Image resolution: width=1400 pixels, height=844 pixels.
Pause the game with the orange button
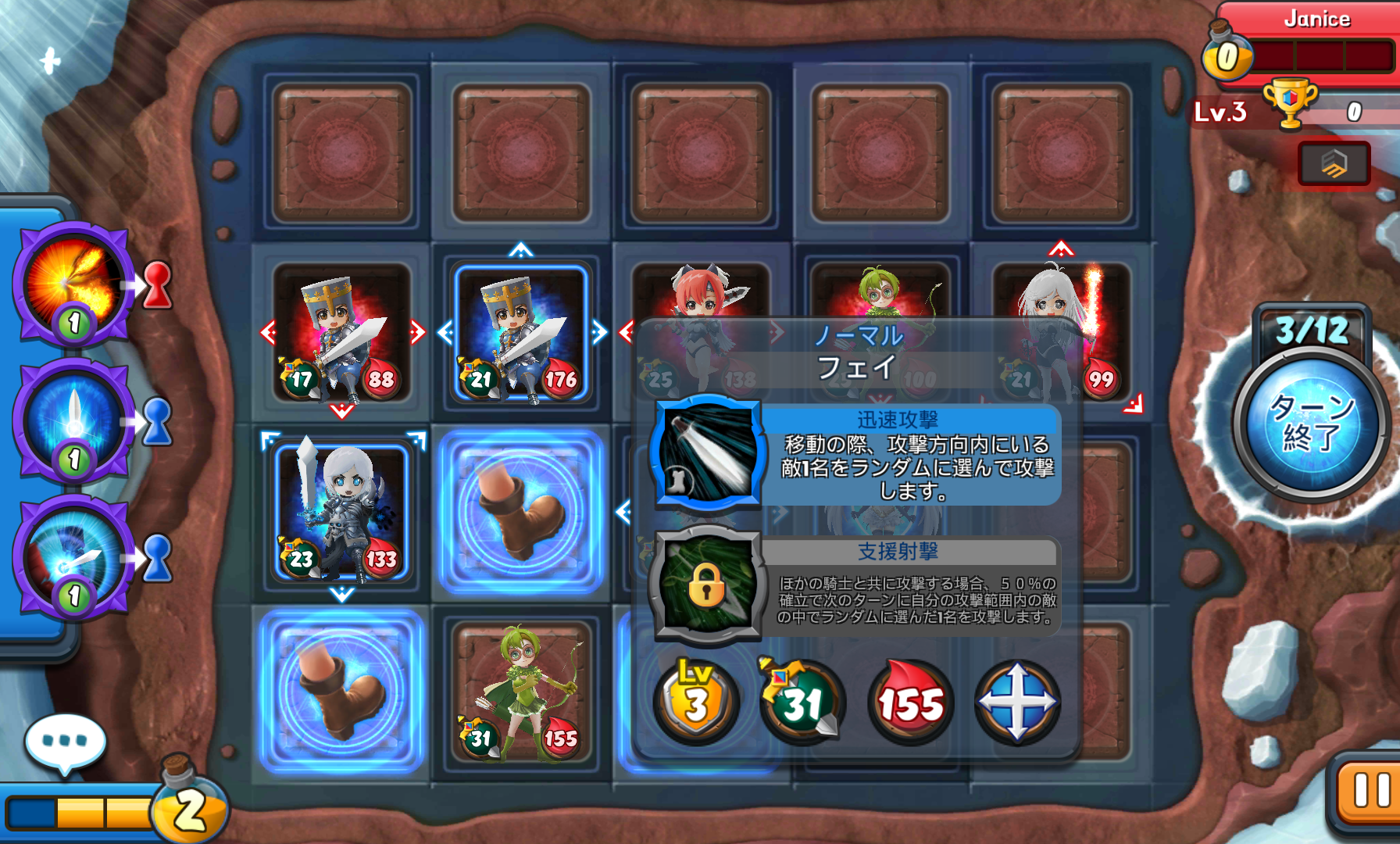click(x=1369, y=791)
